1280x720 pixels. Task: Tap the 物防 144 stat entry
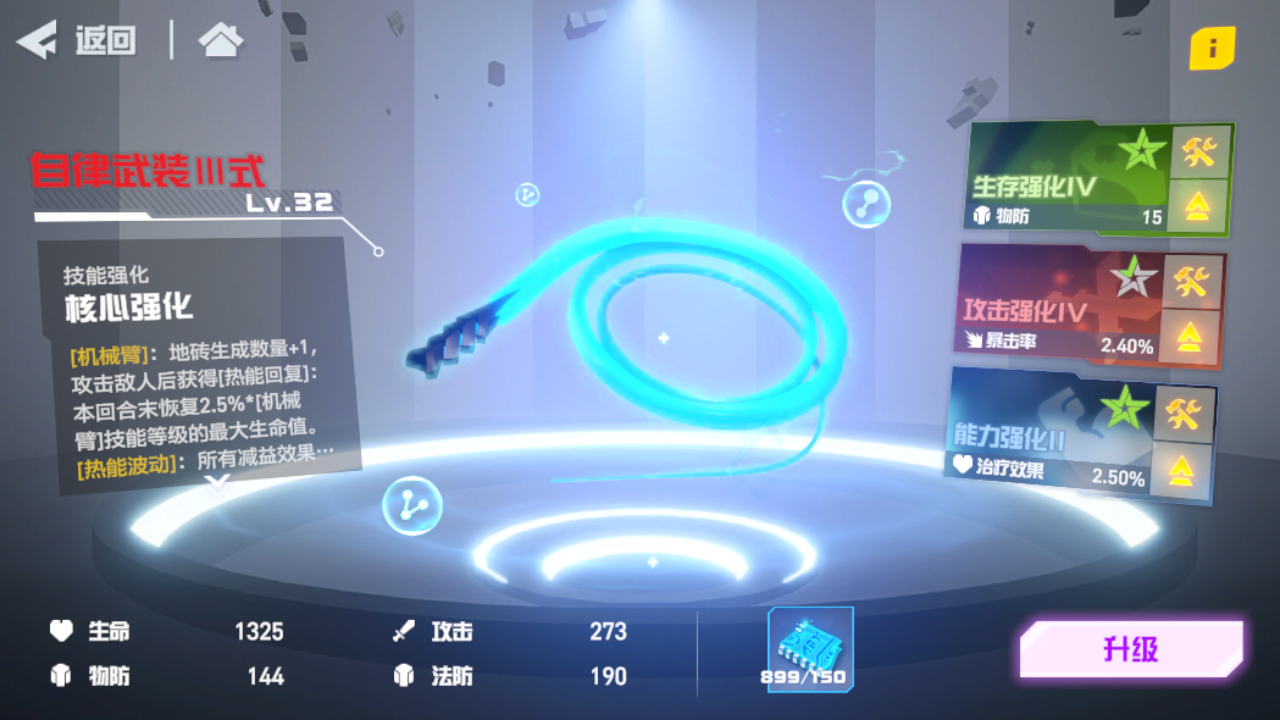tap(160, 676)
